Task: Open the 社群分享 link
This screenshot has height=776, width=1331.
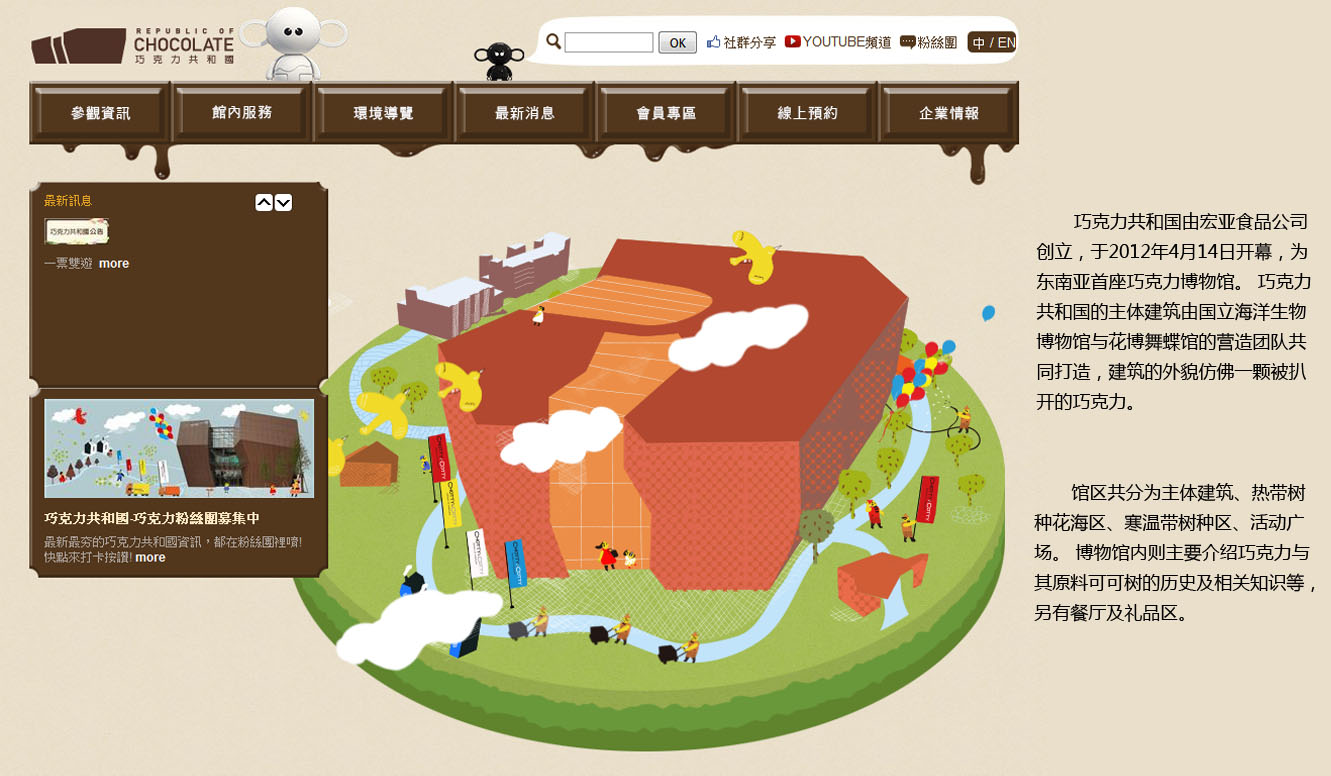Action: 741,43
